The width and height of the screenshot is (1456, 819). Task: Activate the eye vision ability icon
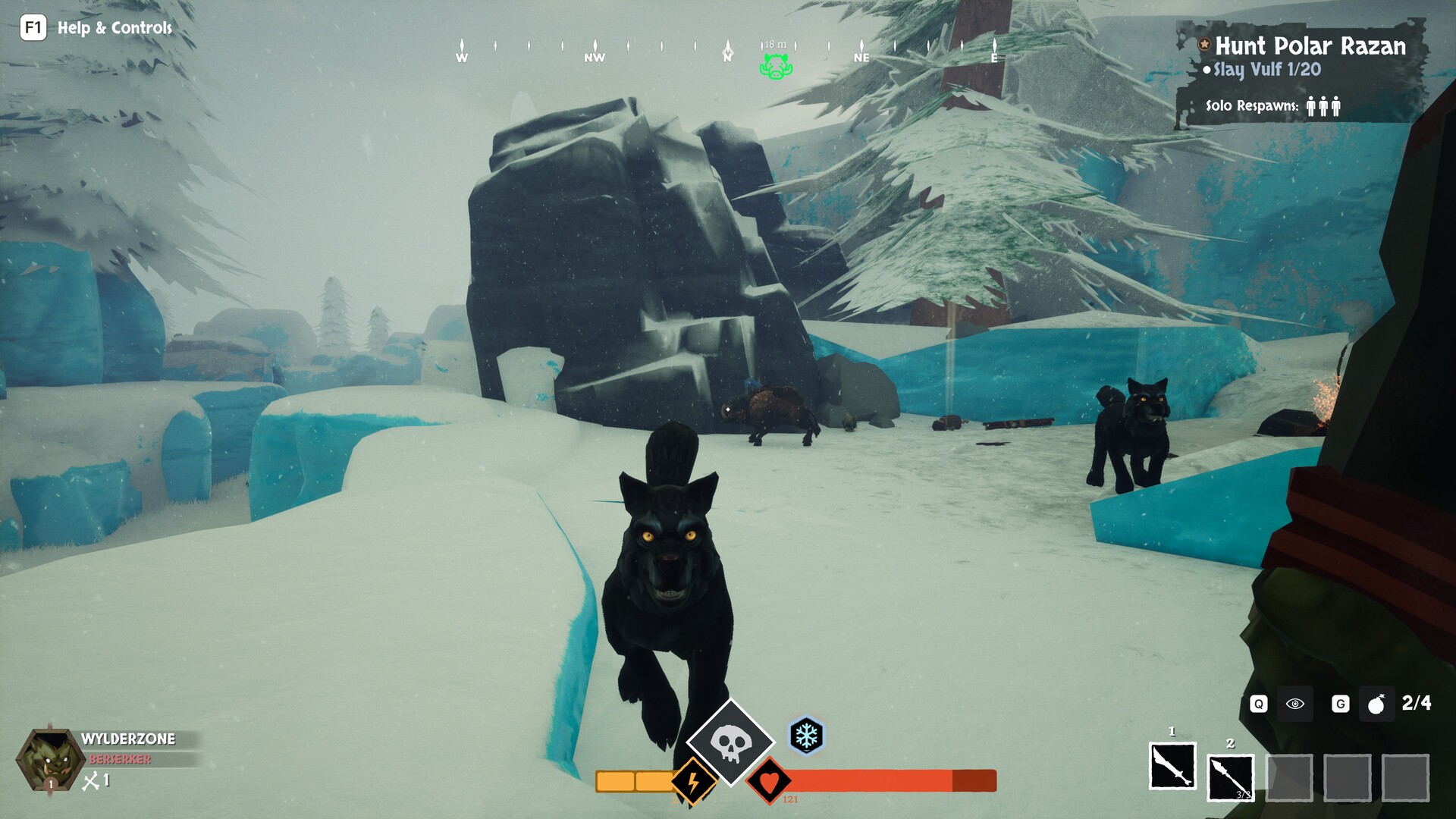coord(1294,704)
